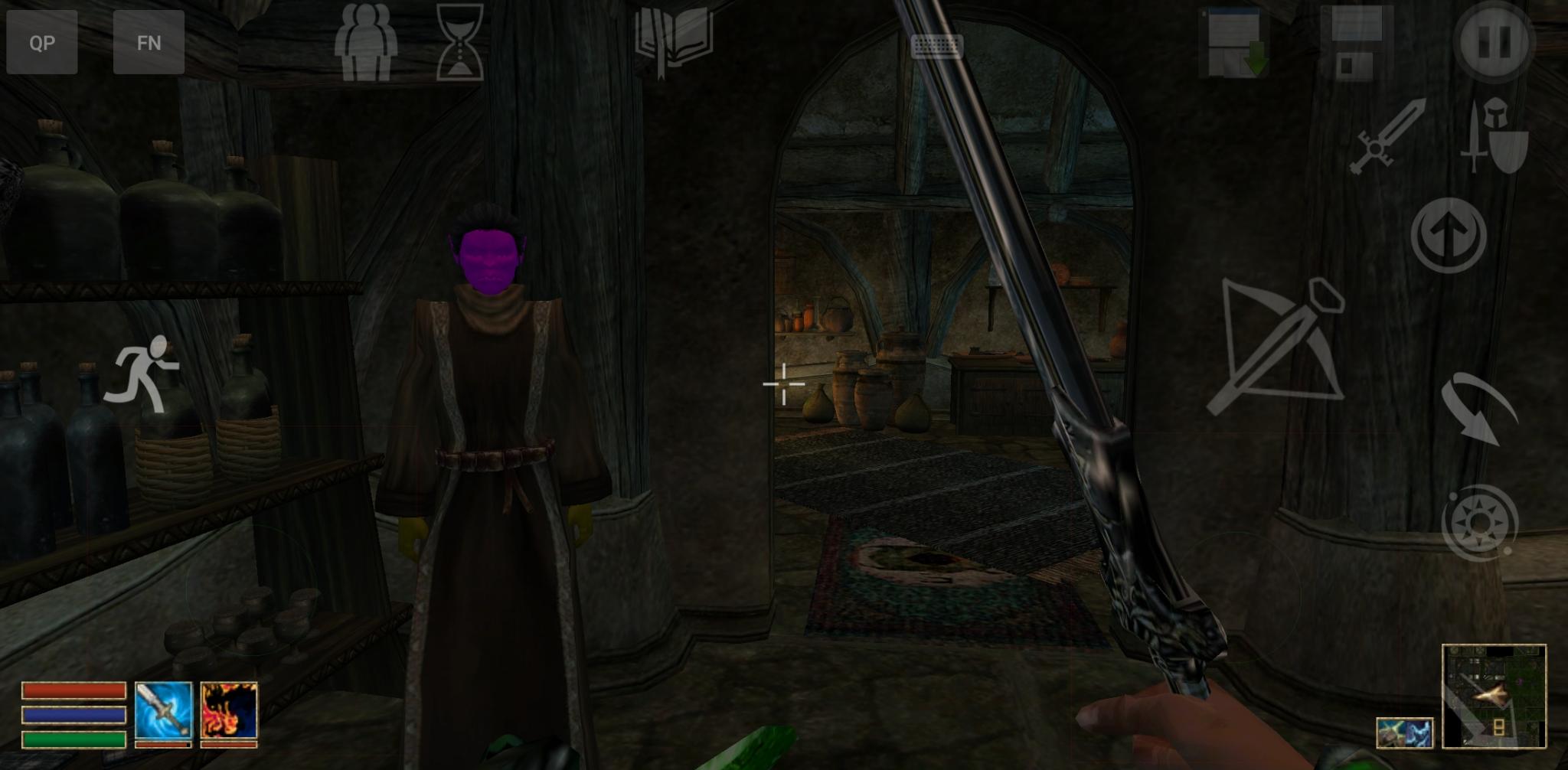Screen dimensions: 1568x770
Task: Quick save using the floppy disk icon
Action: 1356,43
